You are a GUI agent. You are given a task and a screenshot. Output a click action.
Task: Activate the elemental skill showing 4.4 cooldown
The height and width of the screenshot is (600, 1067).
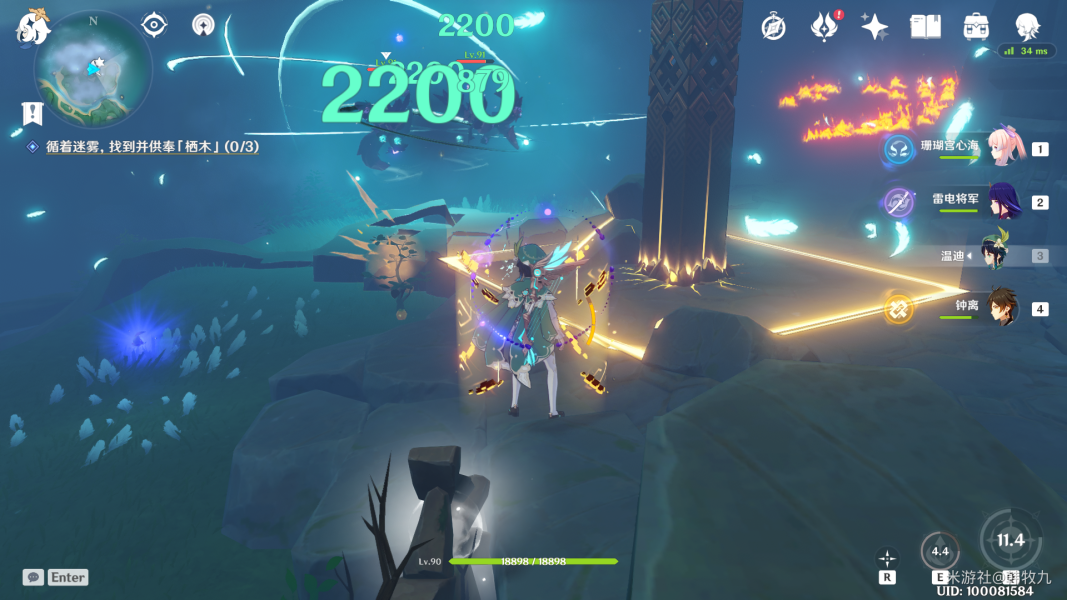pos(940,551)
